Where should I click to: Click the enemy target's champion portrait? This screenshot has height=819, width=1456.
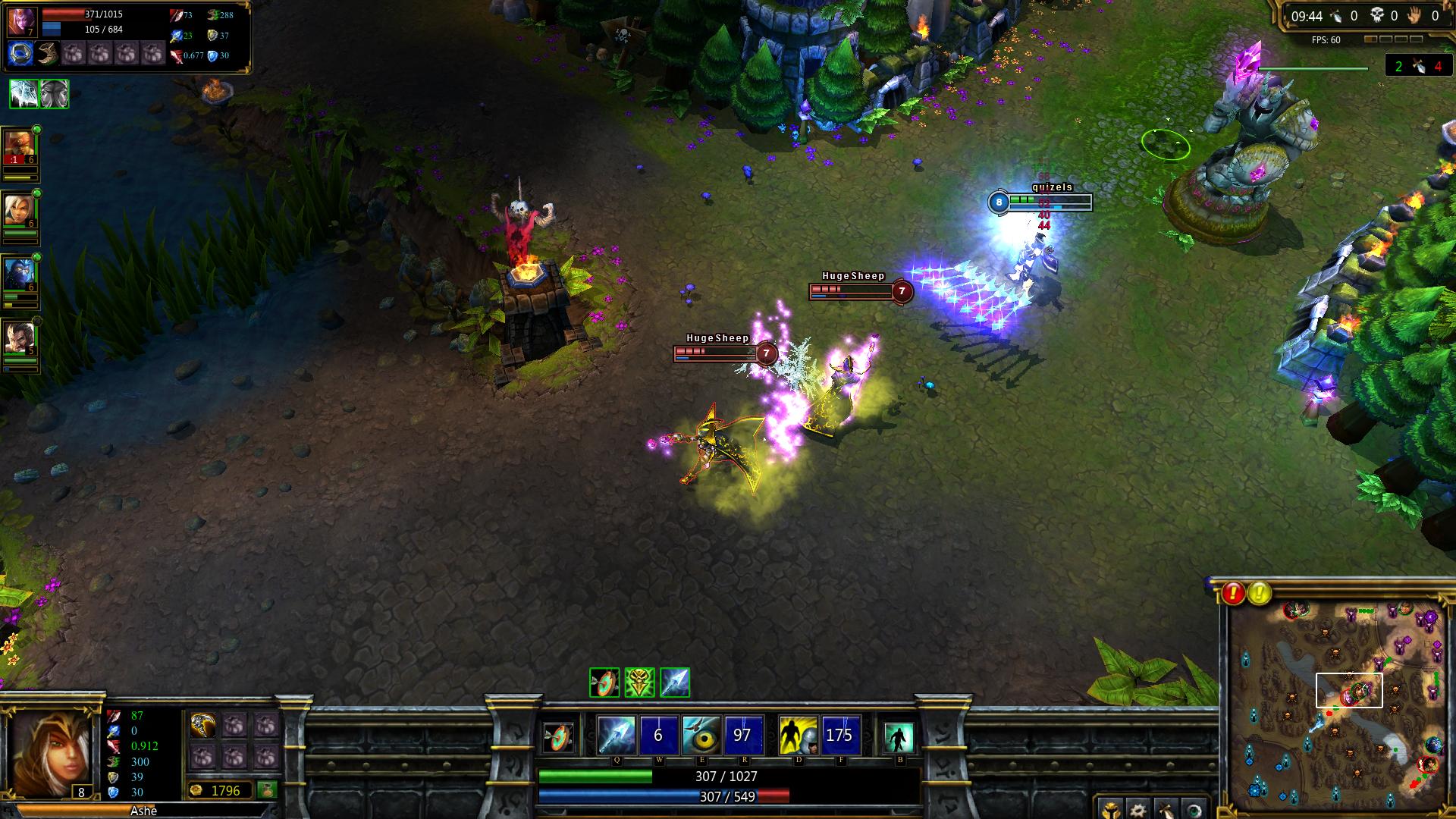click(x=21, y=22)
